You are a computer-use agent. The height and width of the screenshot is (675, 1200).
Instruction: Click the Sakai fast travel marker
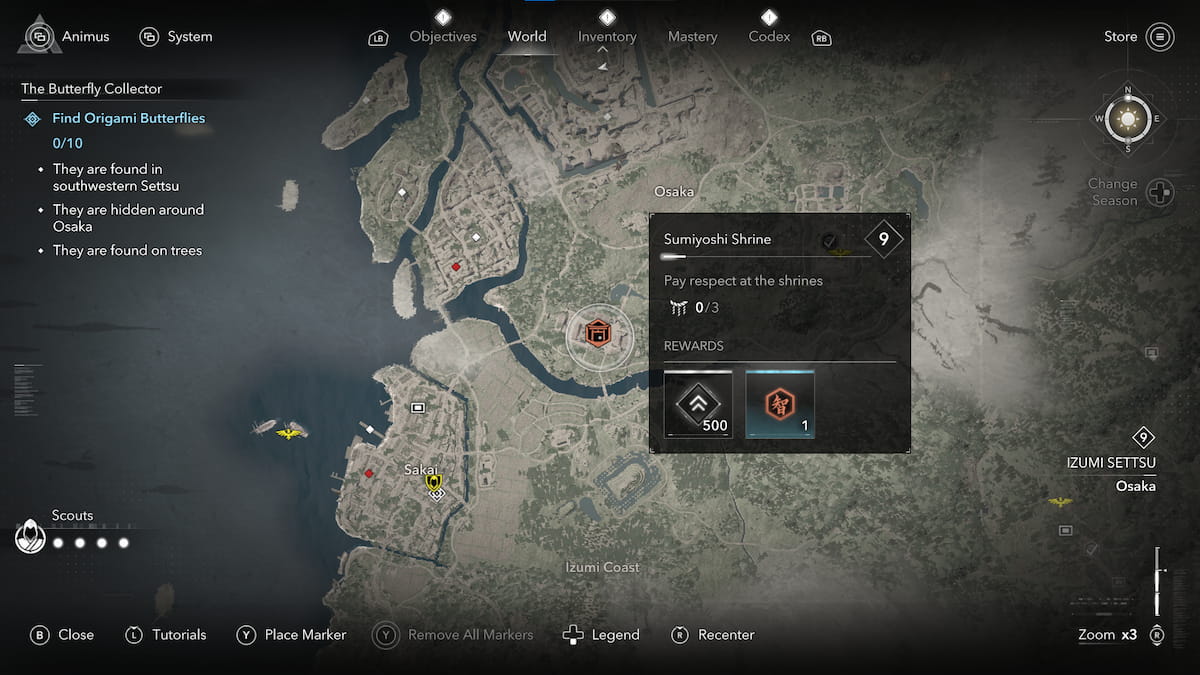click(434, 484)
